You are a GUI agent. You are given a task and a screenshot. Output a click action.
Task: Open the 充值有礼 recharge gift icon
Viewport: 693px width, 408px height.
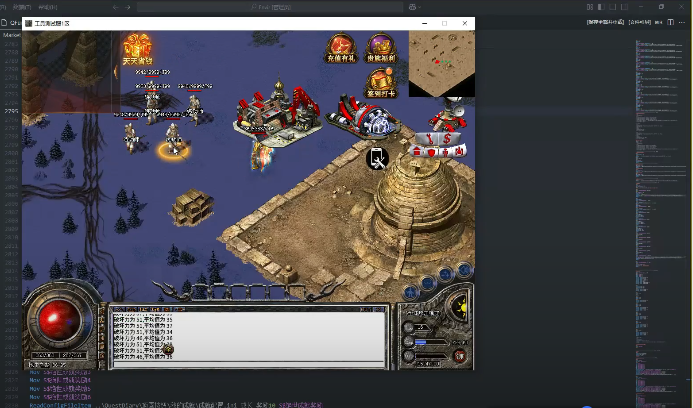342,48
